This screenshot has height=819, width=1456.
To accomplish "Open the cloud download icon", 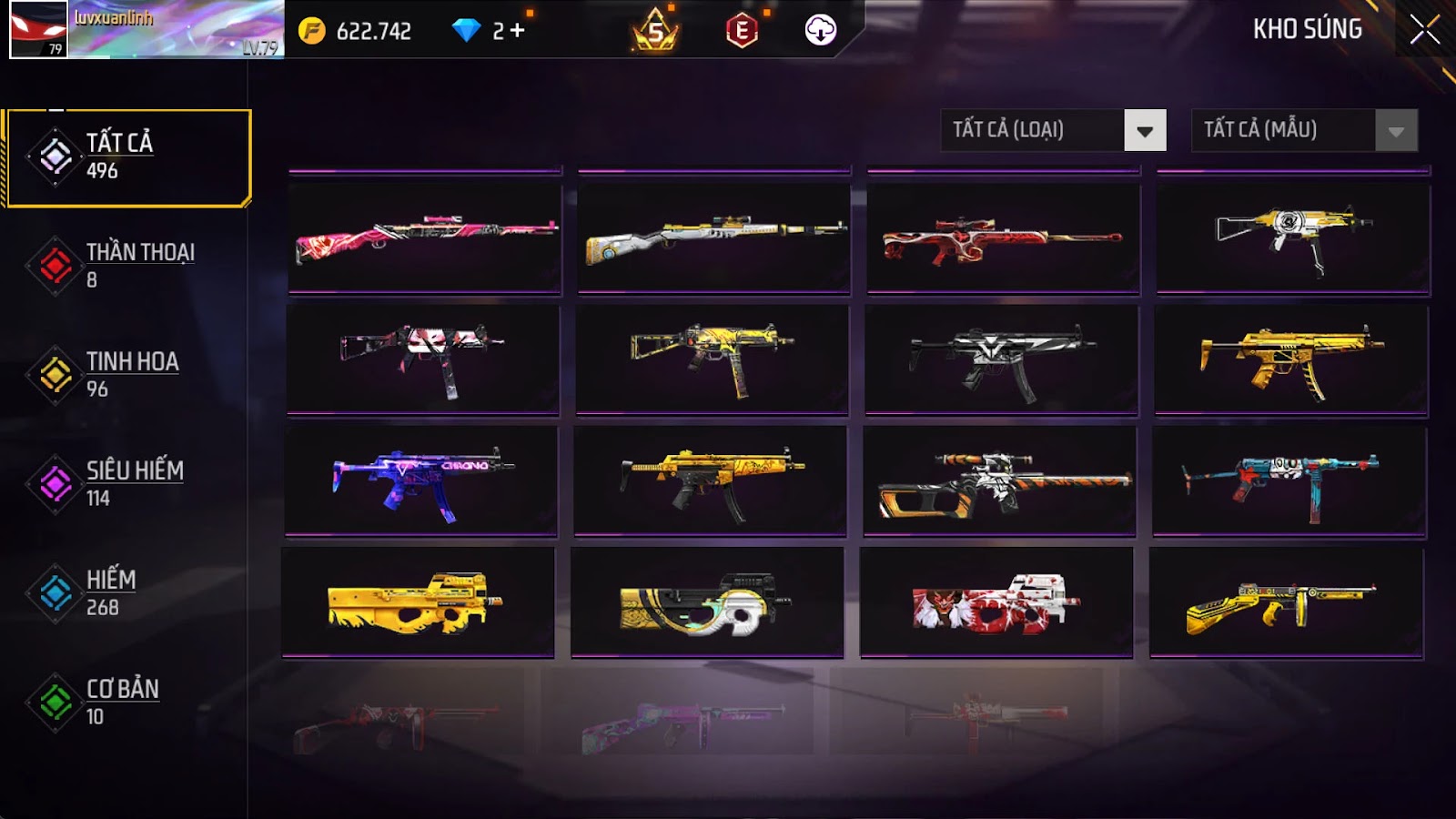I will (x=820, y=31).
